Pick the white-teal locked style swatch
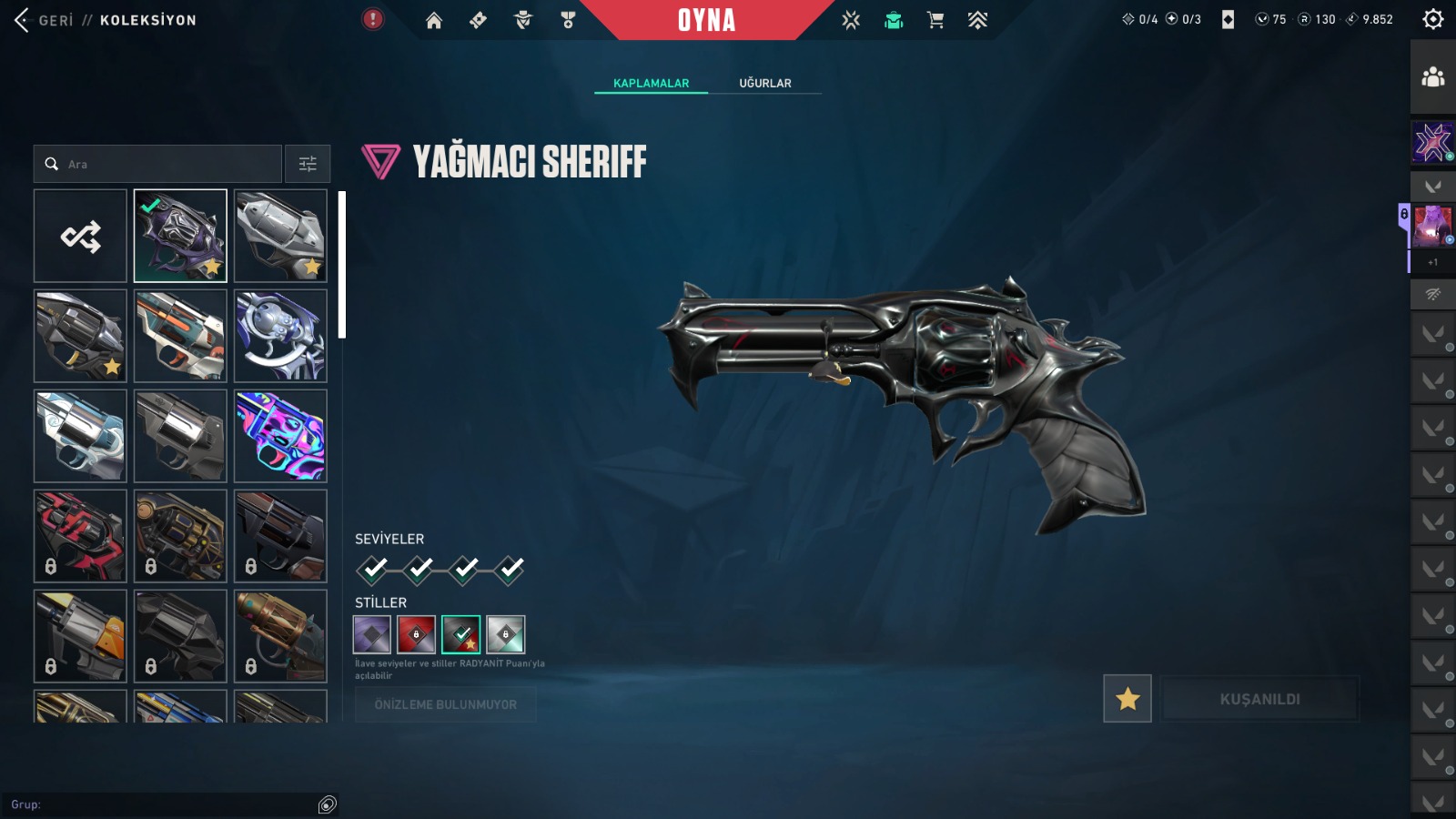 [x=505, y=634]
